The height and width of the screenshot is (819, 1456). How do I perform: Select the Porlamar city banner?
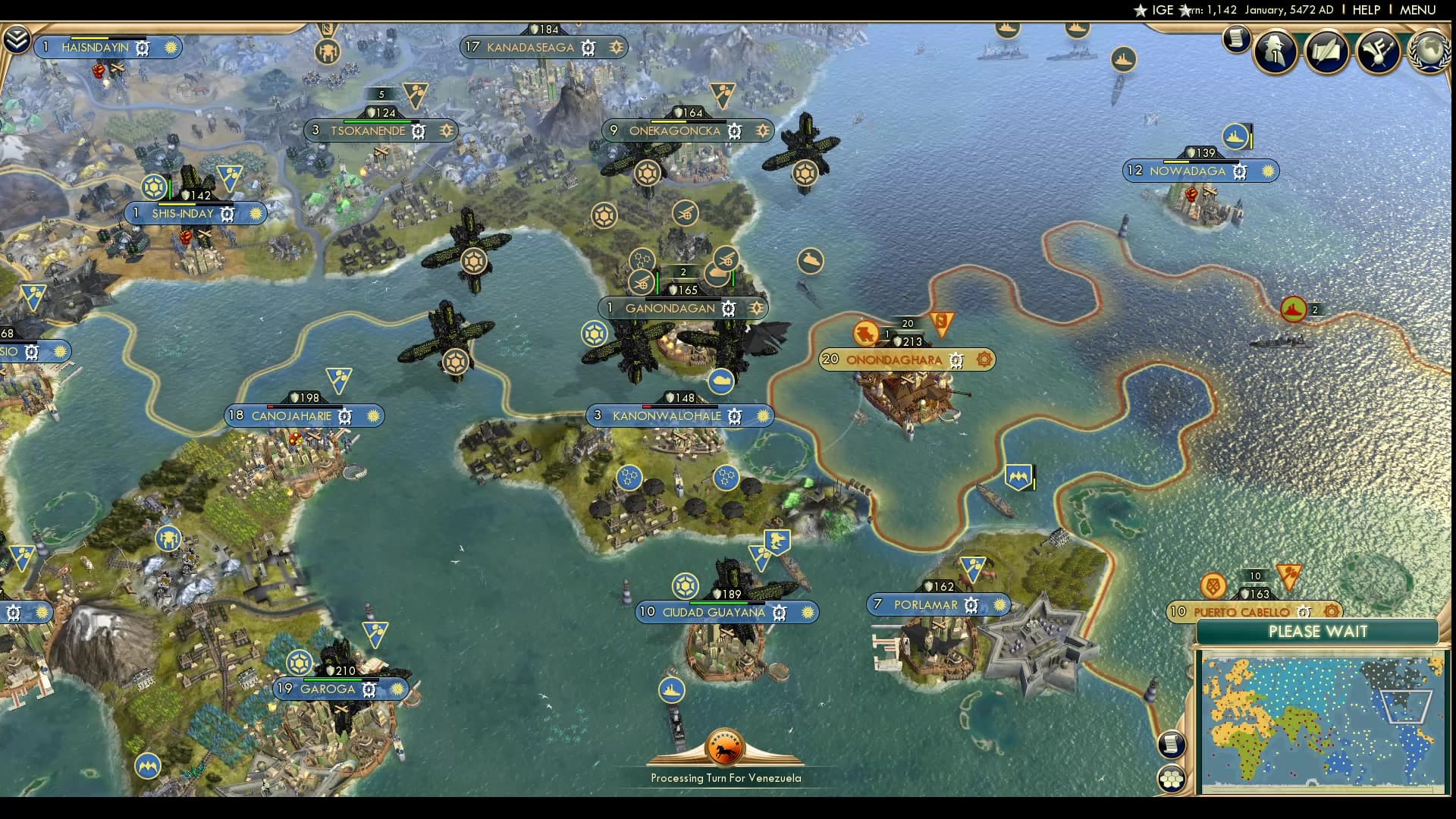(x=927, y=604)
